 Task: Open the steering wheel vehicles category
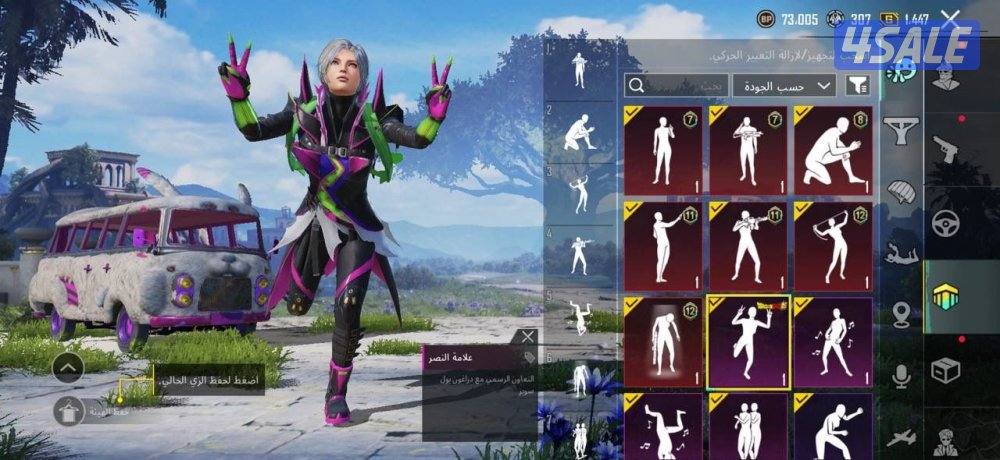point(945,223)
